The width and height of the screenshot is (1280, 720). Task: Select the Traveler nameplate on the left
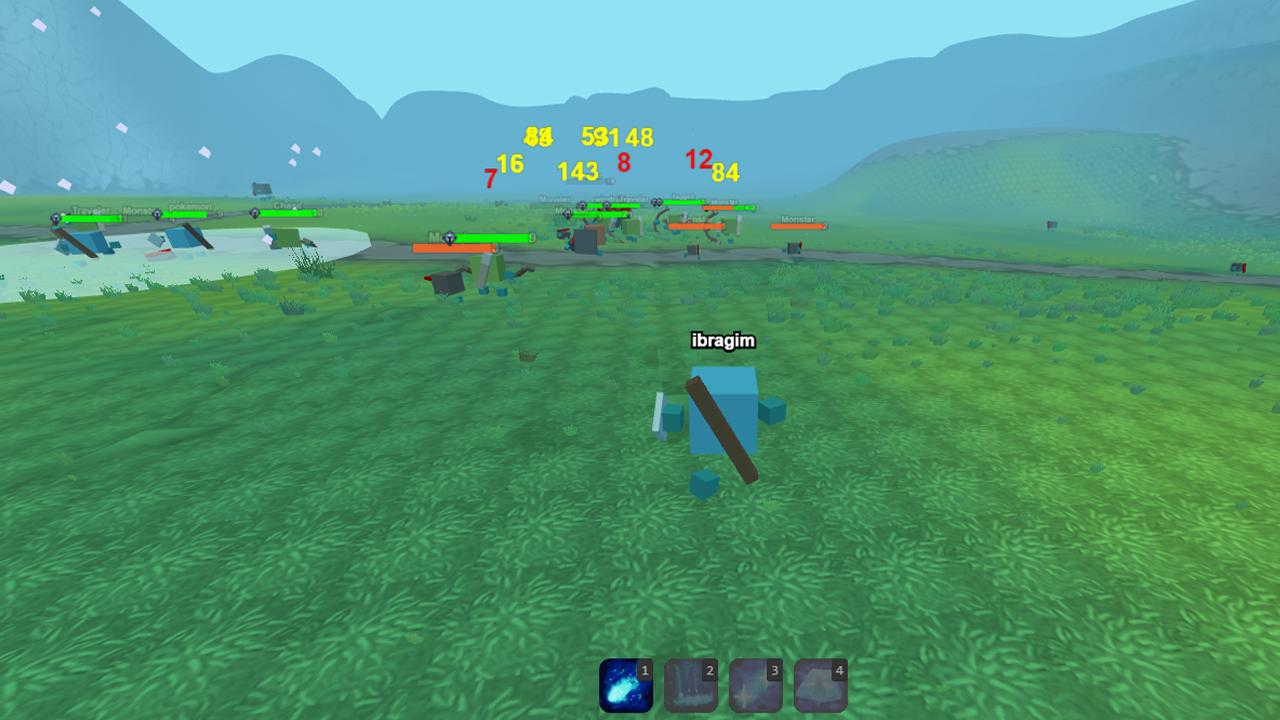tap(92, 209)
